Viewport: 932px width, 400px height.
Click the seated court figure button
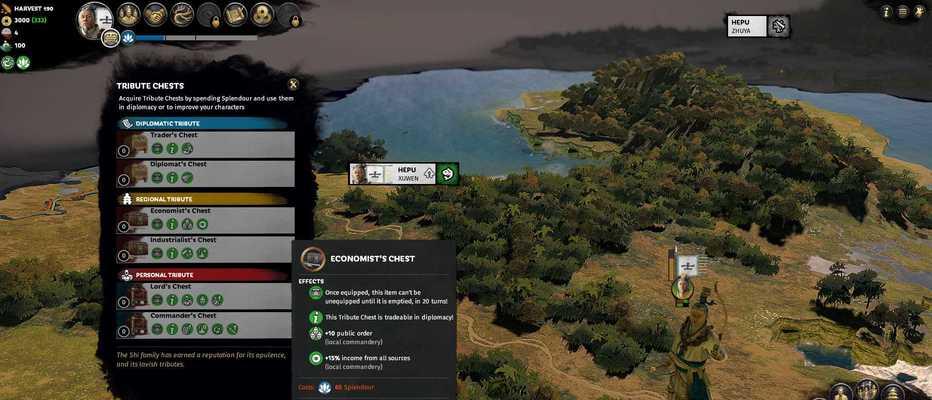pos(128,14)
